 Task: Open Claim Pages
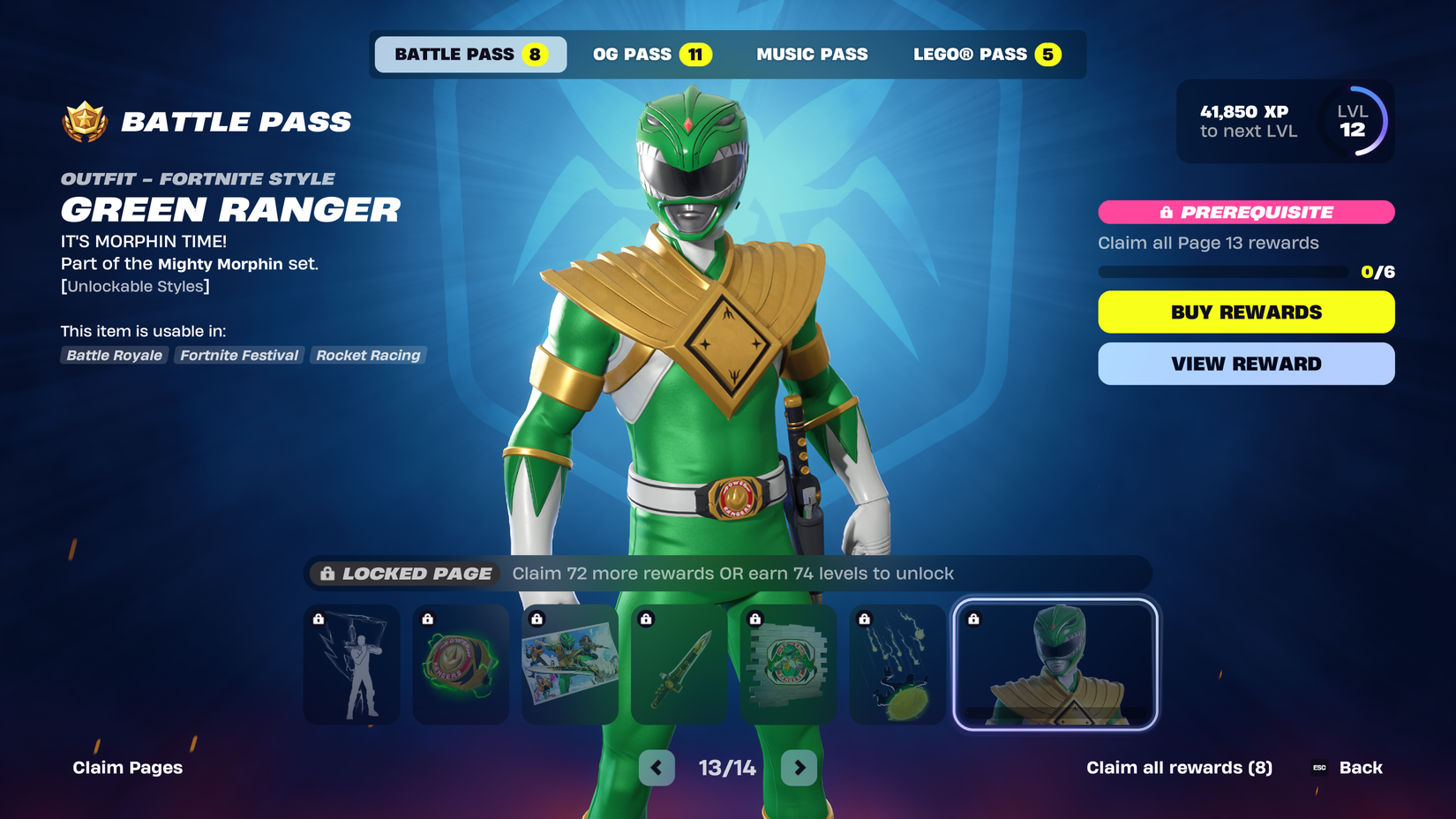(127, 767)
